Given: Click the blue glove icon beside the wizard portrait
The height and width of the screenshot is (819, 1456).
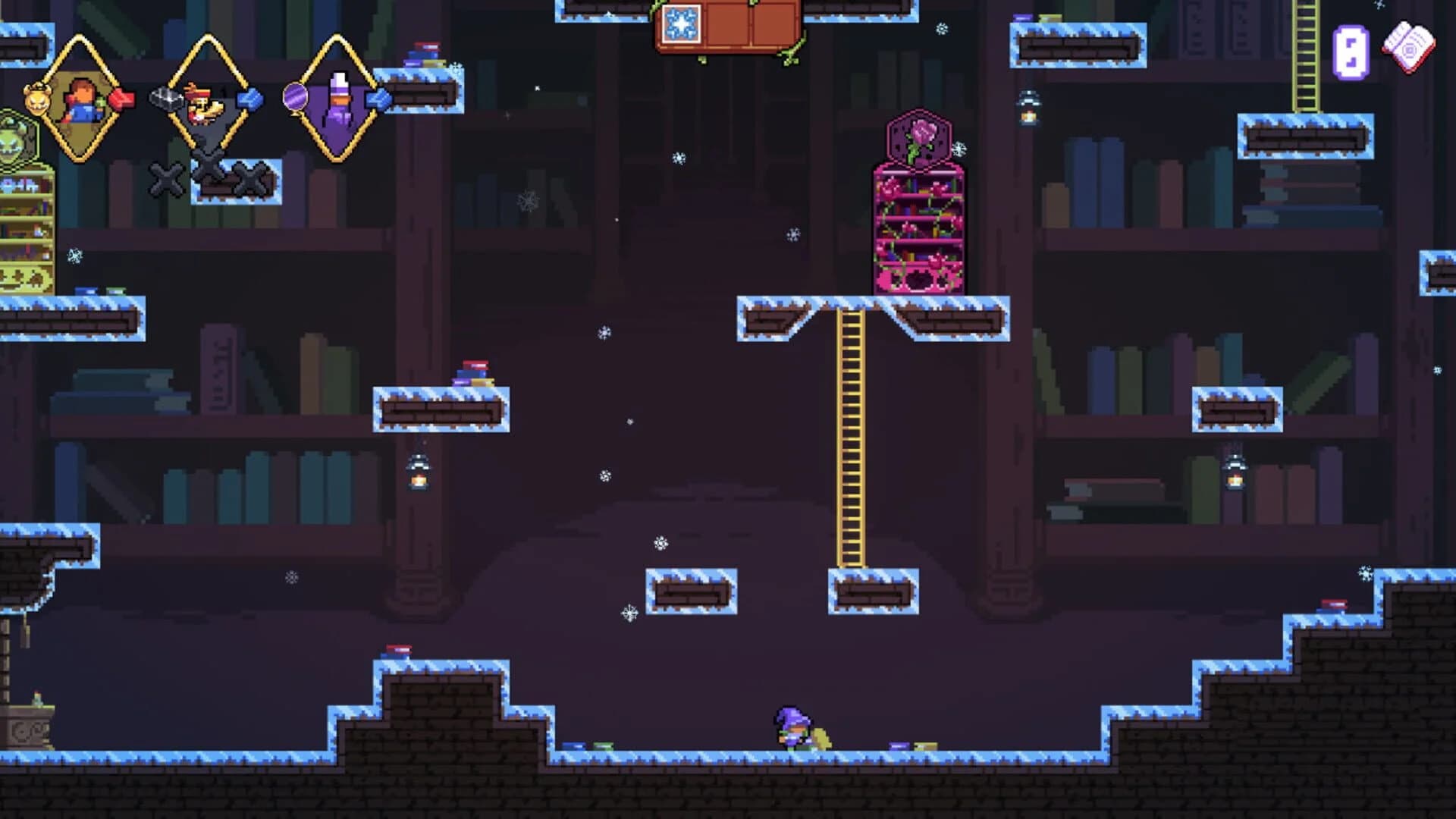Looking at the screenshot, I should pos(380,99).
